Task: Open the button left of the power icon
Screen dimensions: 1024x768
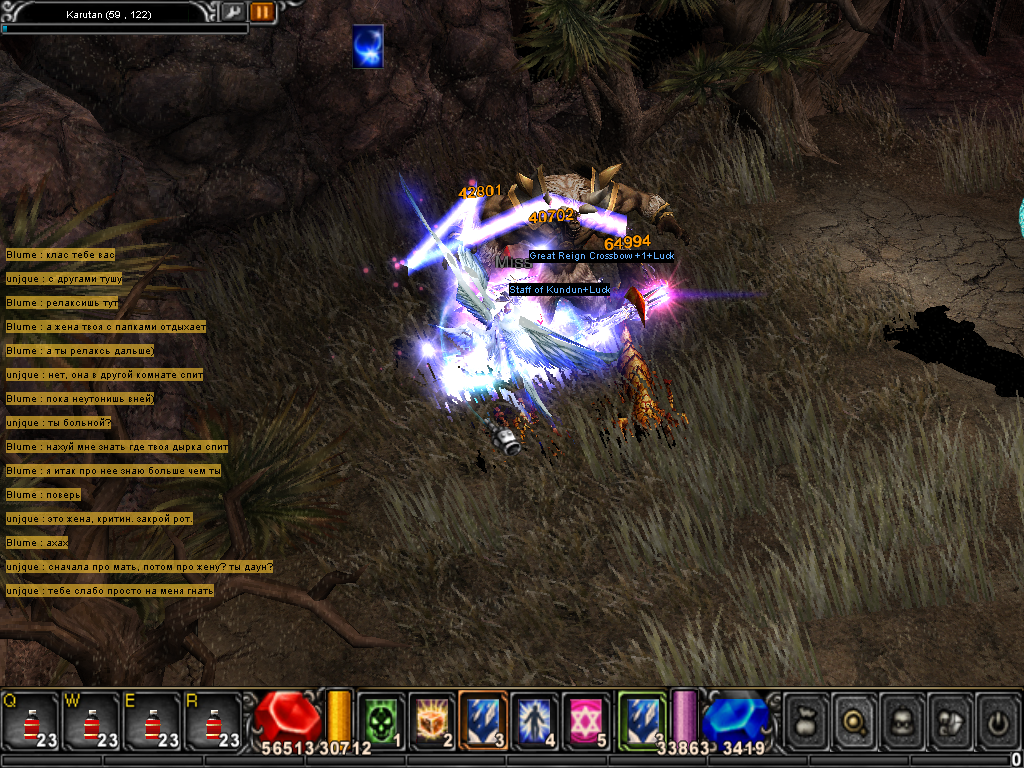Action: click(x=952, y=720)
